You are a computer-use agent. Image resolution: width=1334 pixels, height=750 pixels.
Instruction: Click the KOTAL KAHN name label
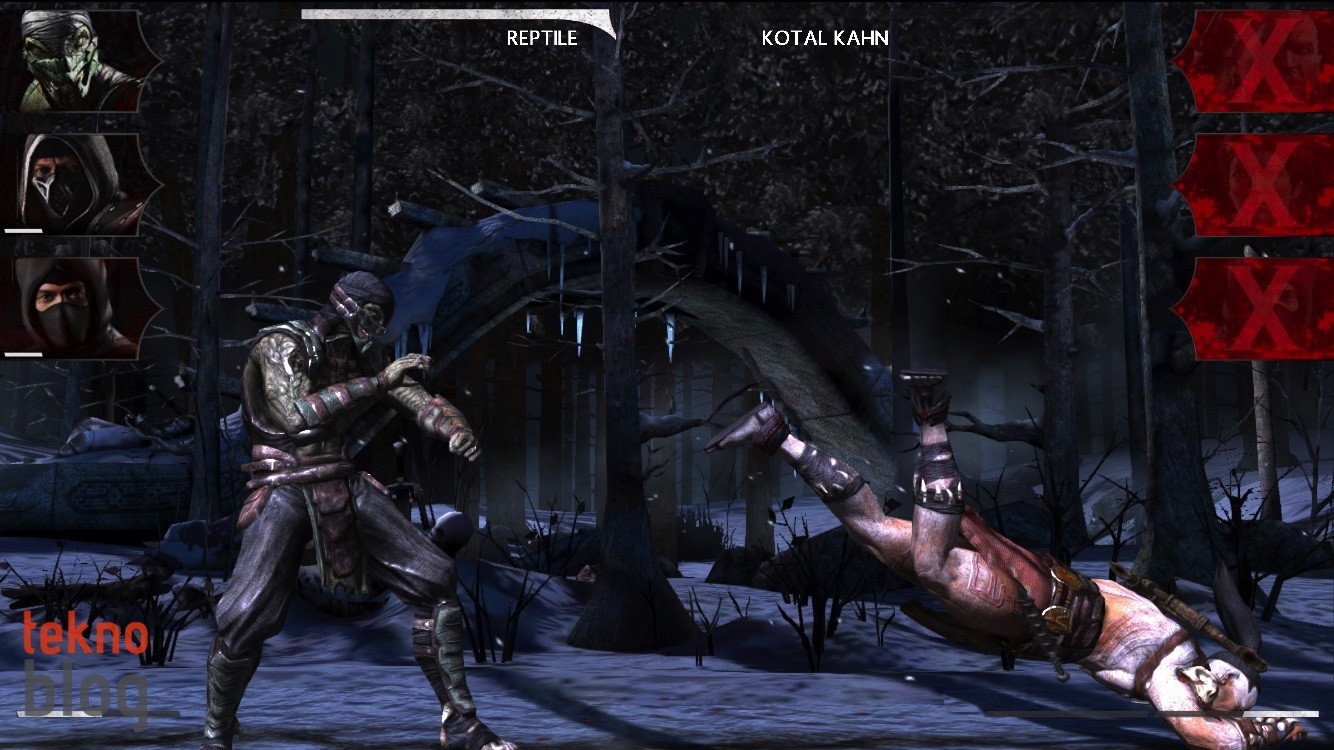826,39
